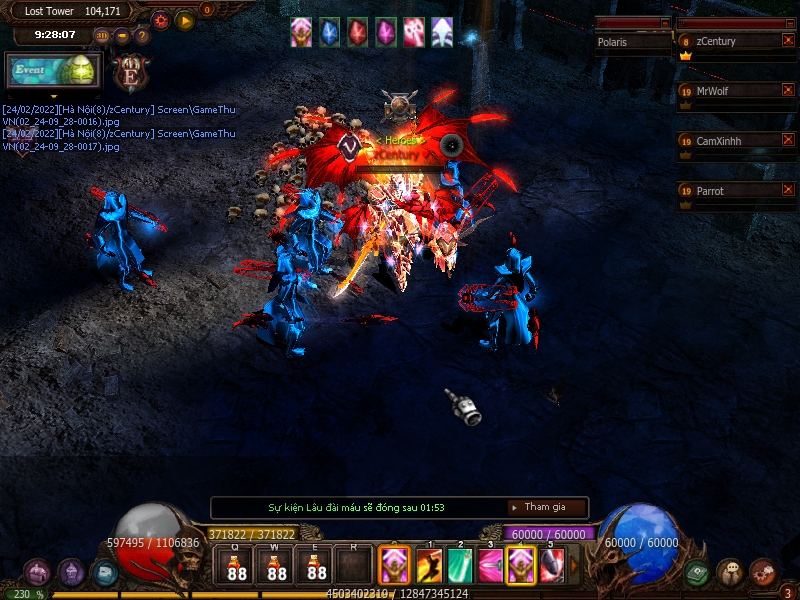Remove CamXinhh from the party

(788, 141)
